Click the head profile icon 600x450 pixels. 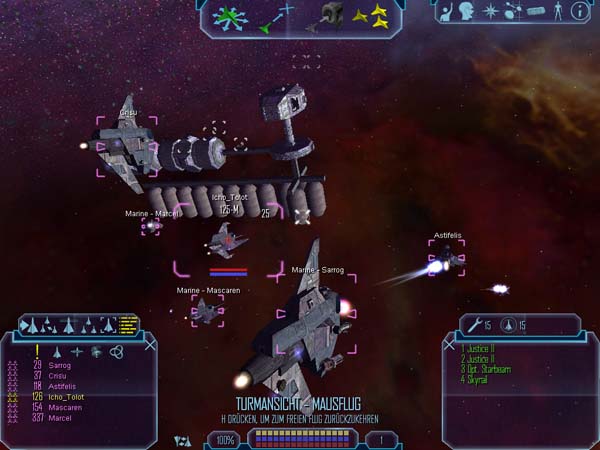pyautogui.click(x=468, y=12)
